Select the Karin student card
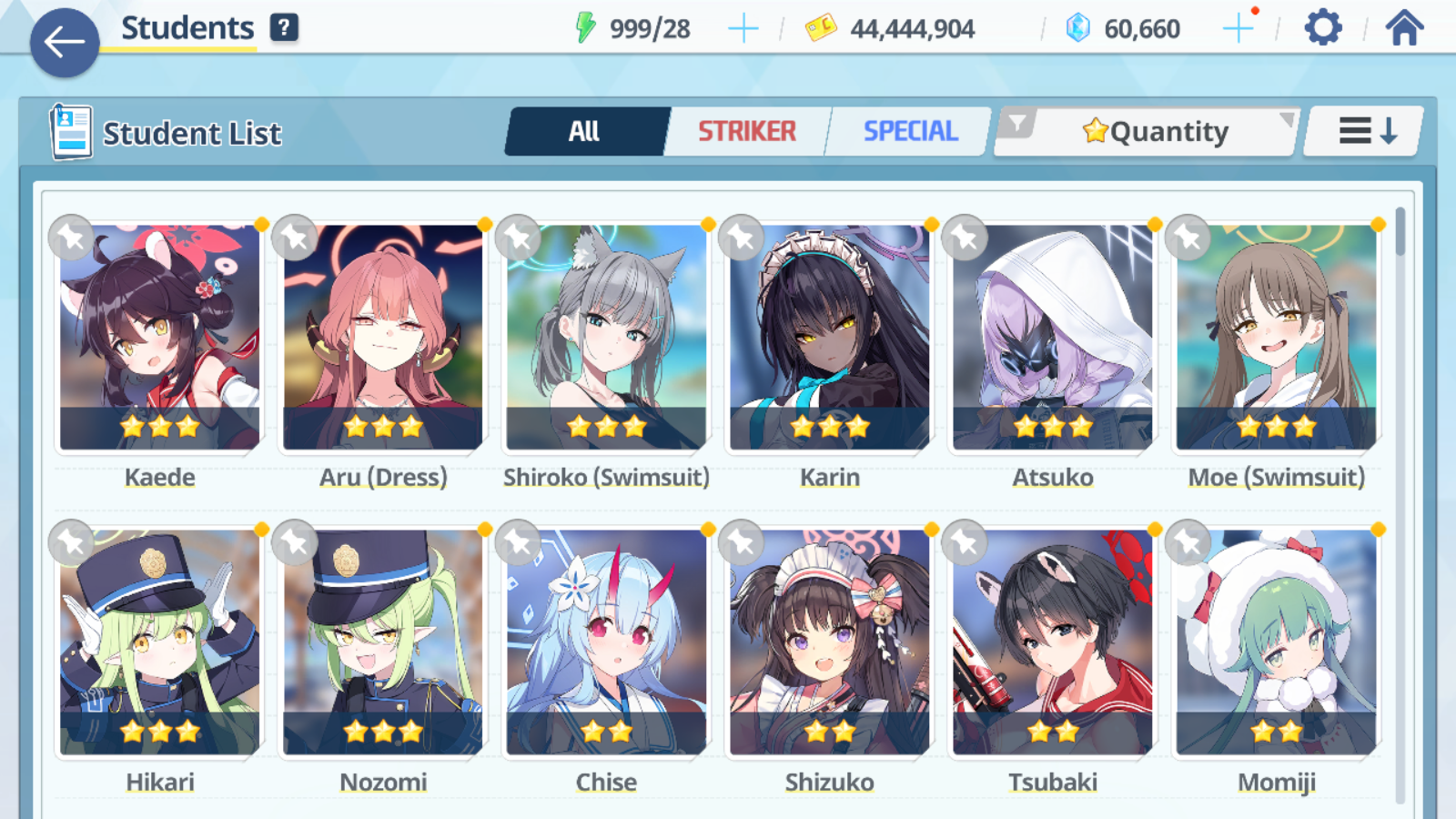Screen dimensions: 1456x819 point(829,339)
